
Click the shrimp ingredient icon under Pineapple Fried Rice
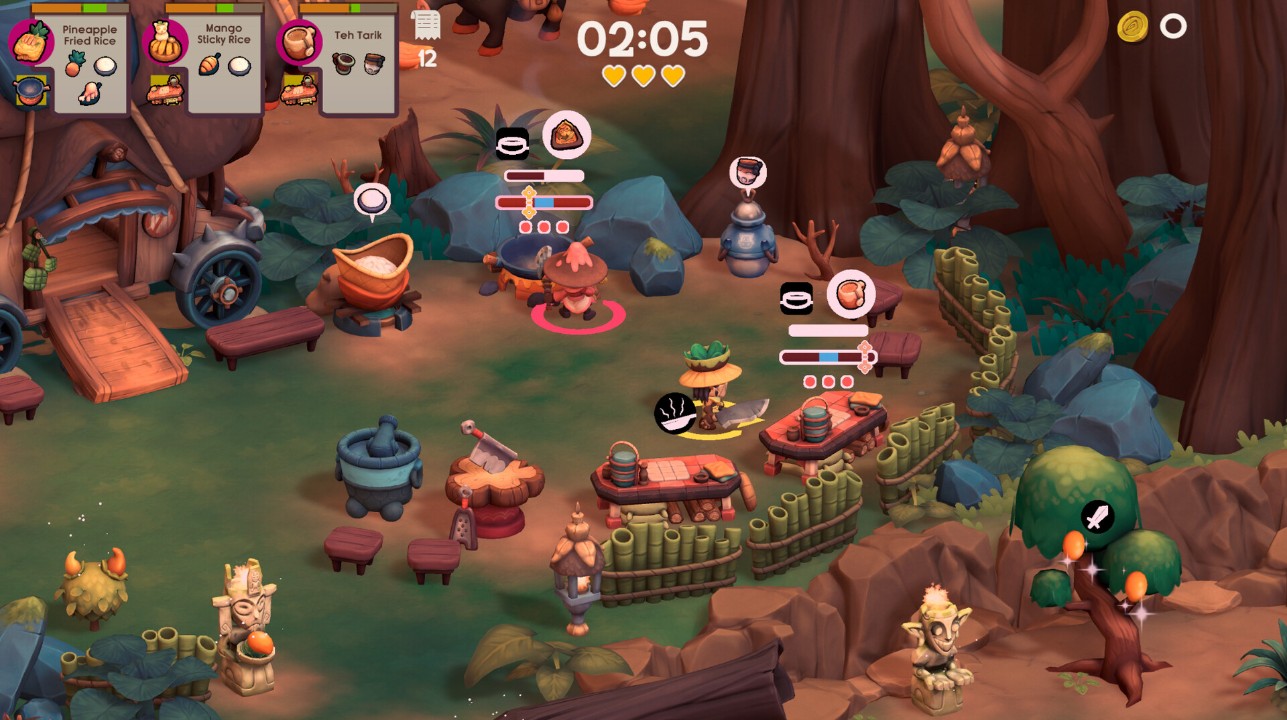point(89,91)
